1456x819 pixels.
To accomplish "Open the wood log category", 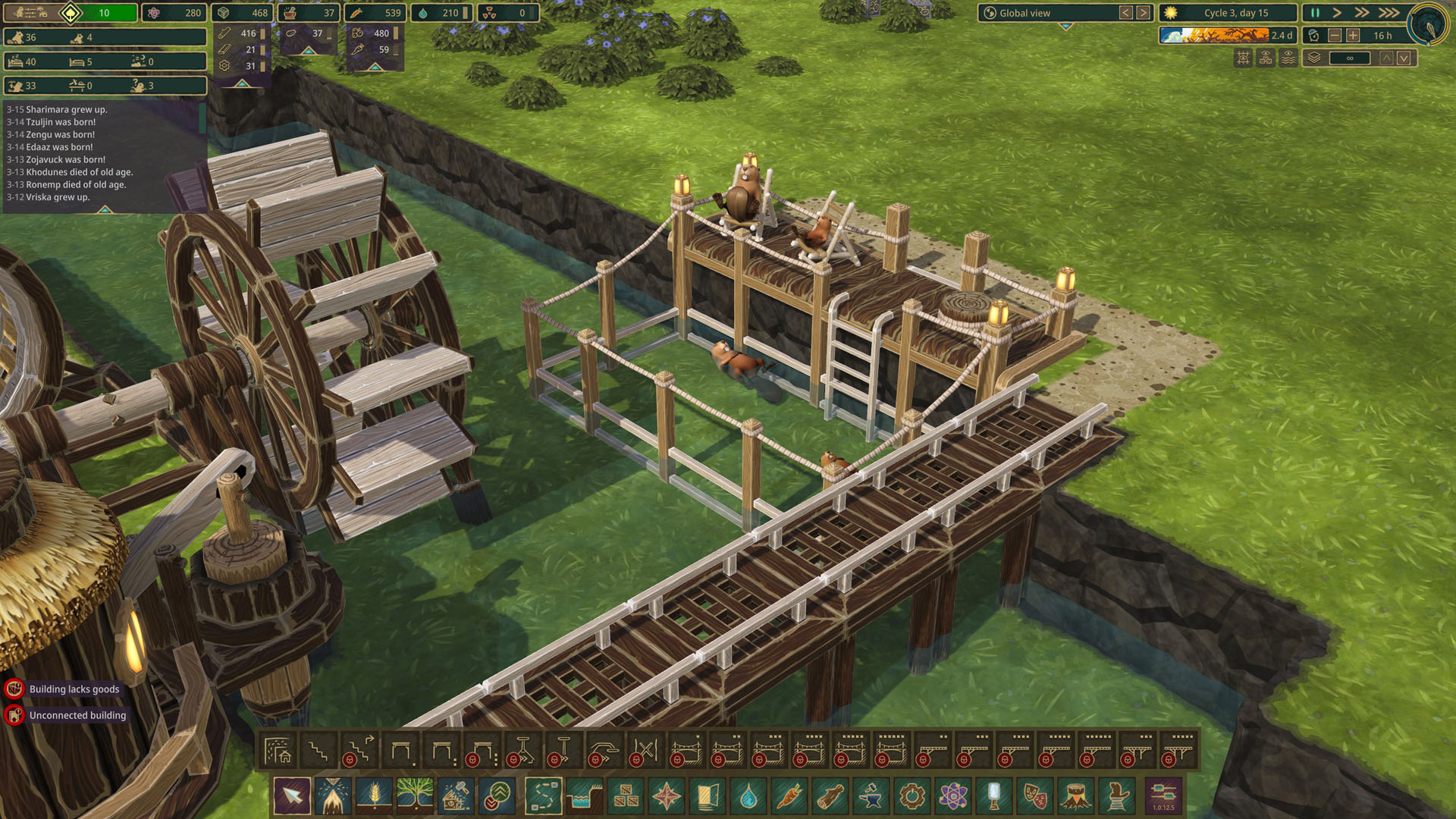I will pyautogui.click(x=830, y=796).
